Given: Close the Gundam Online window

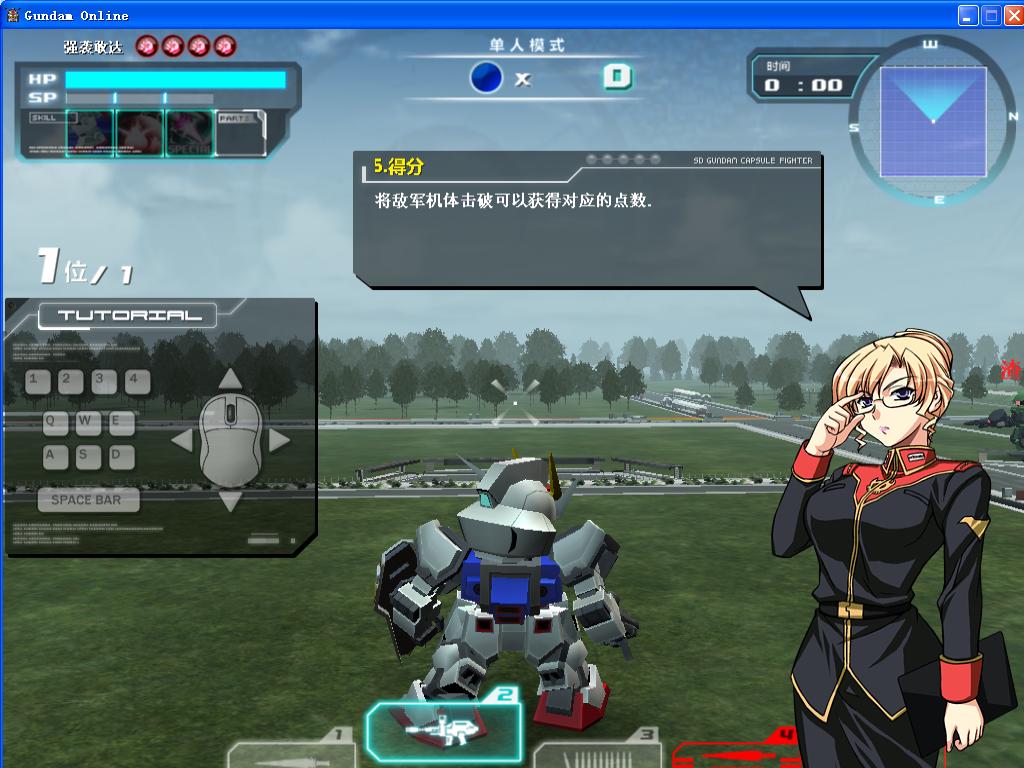Looking at the screenshot, I should tap(1012, 15).
